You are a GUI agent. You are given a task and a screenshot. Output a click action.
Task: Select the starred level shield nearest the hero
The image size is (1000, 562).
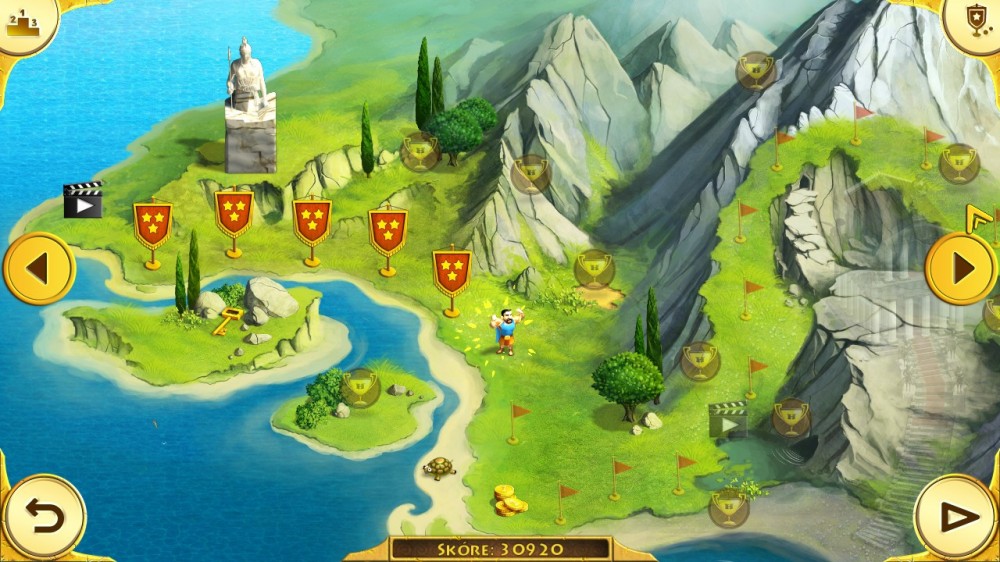[452, 273]
